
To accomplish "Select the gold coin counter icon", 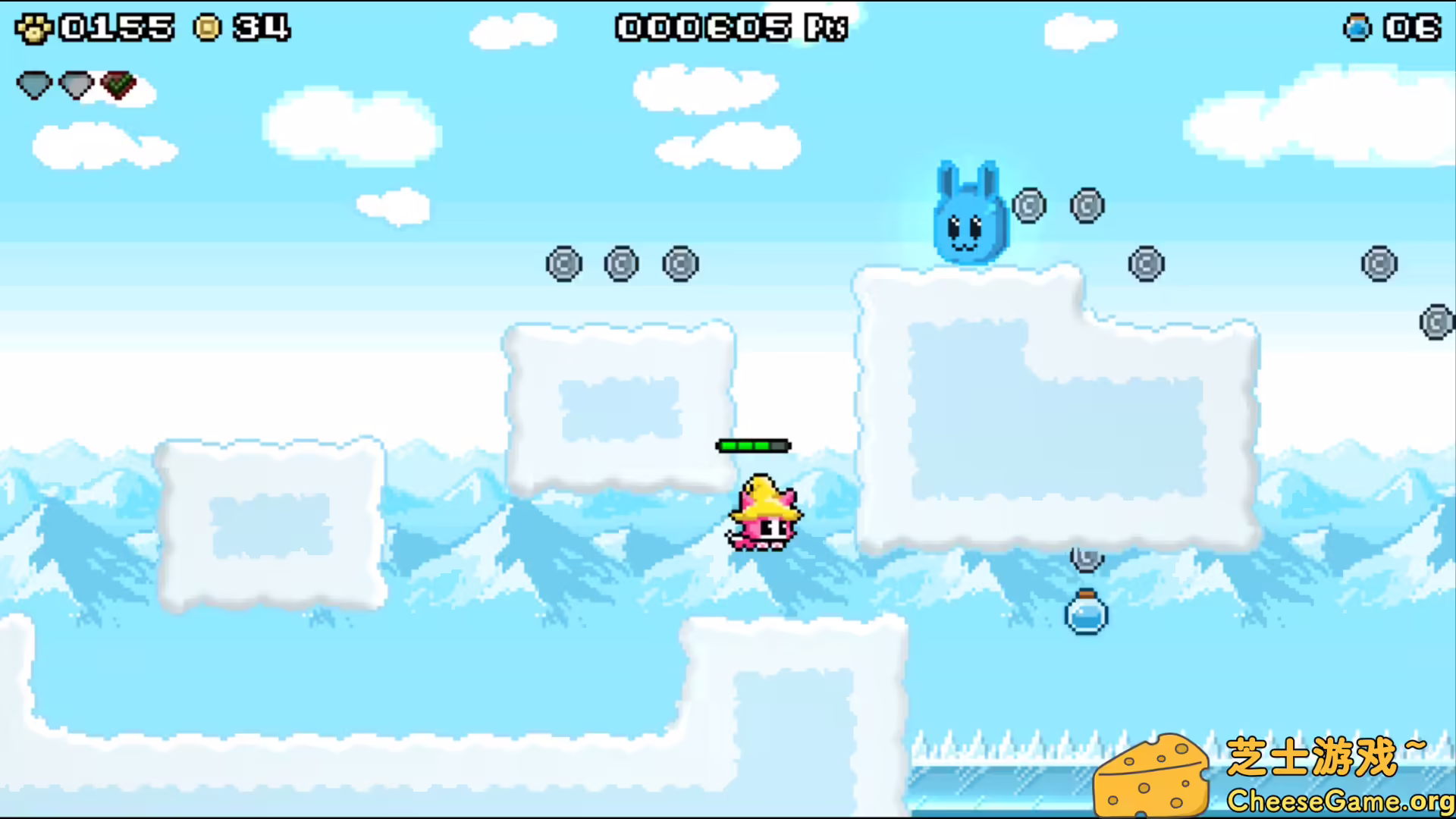I will [x=206, y=27].
